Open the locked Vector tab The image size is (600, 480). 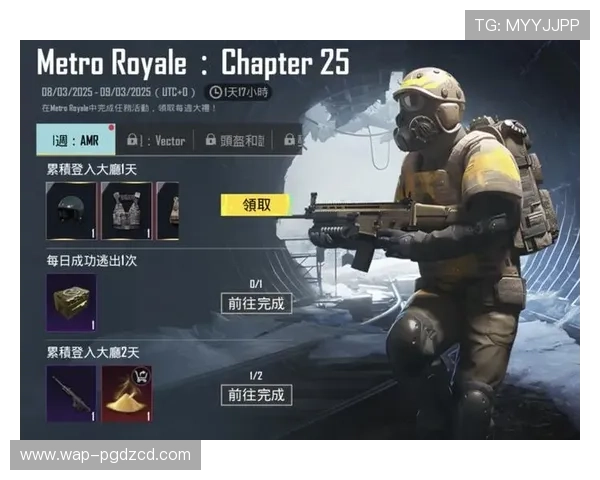(156, 141)
